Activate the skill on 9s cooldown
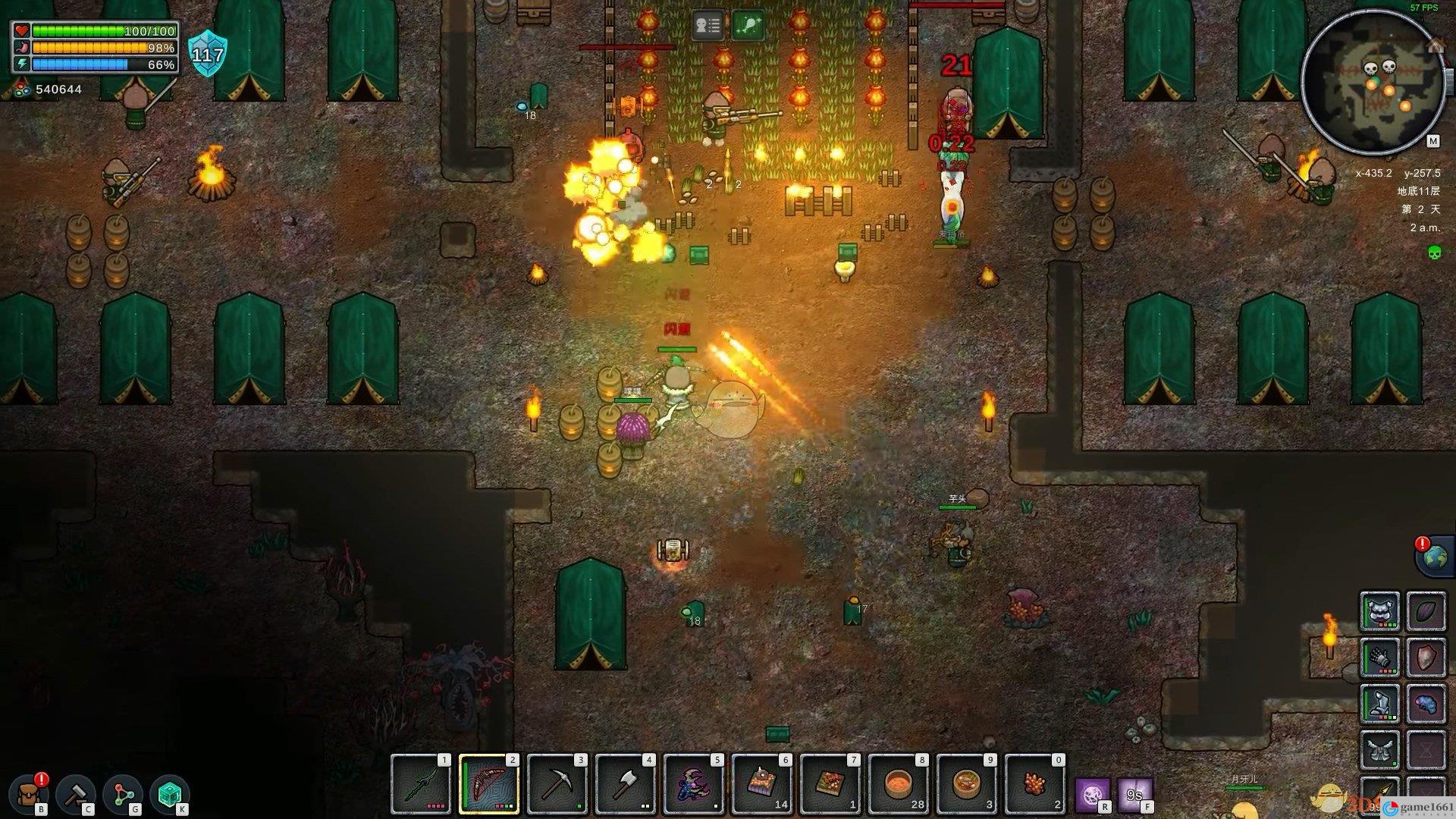This screenshot has width=1456, height=819. coord(1134,795)
